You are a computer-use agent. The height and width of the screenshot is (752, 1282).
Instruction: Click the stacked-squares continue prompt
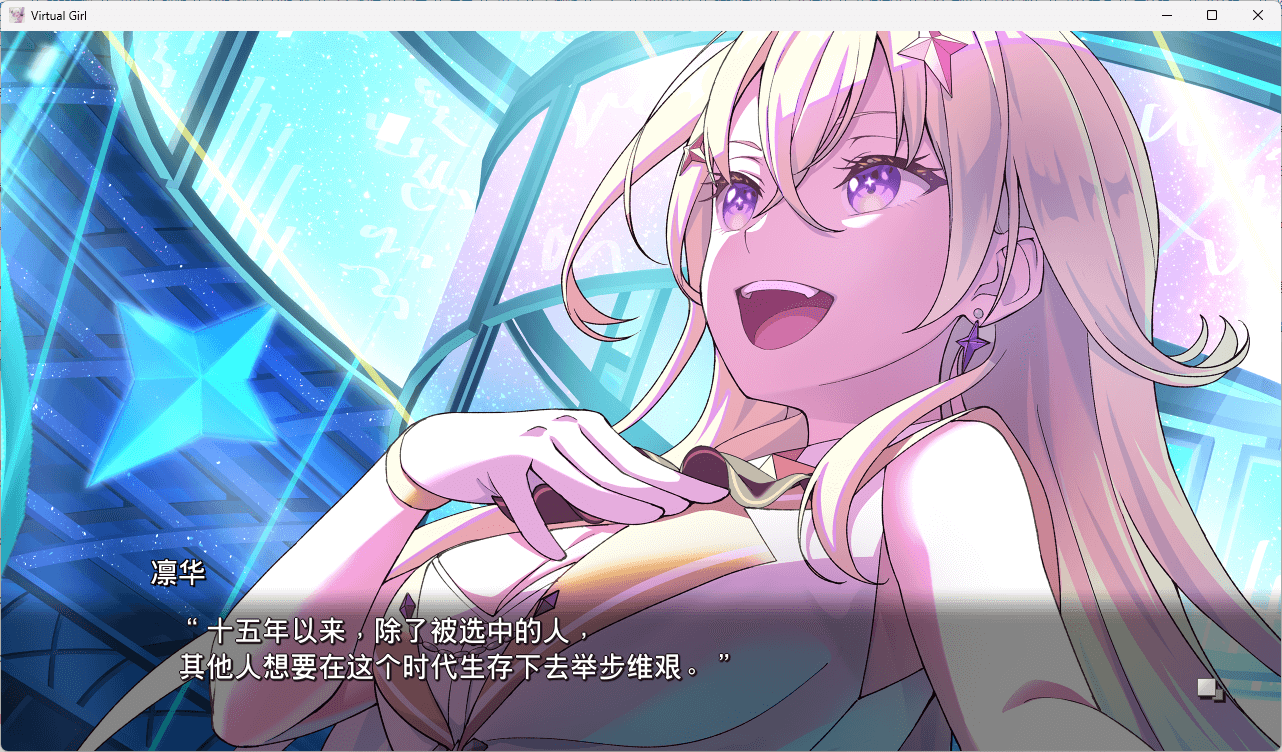1206,688
